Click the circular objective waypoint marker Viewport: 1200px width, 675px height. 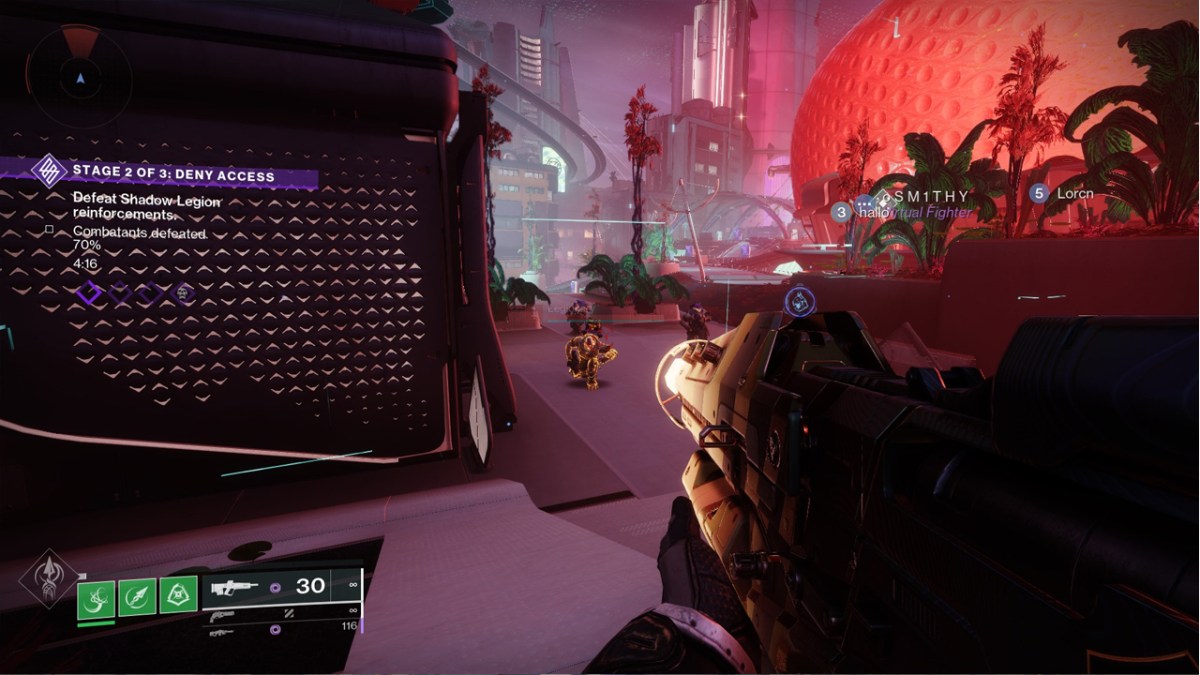800,300
